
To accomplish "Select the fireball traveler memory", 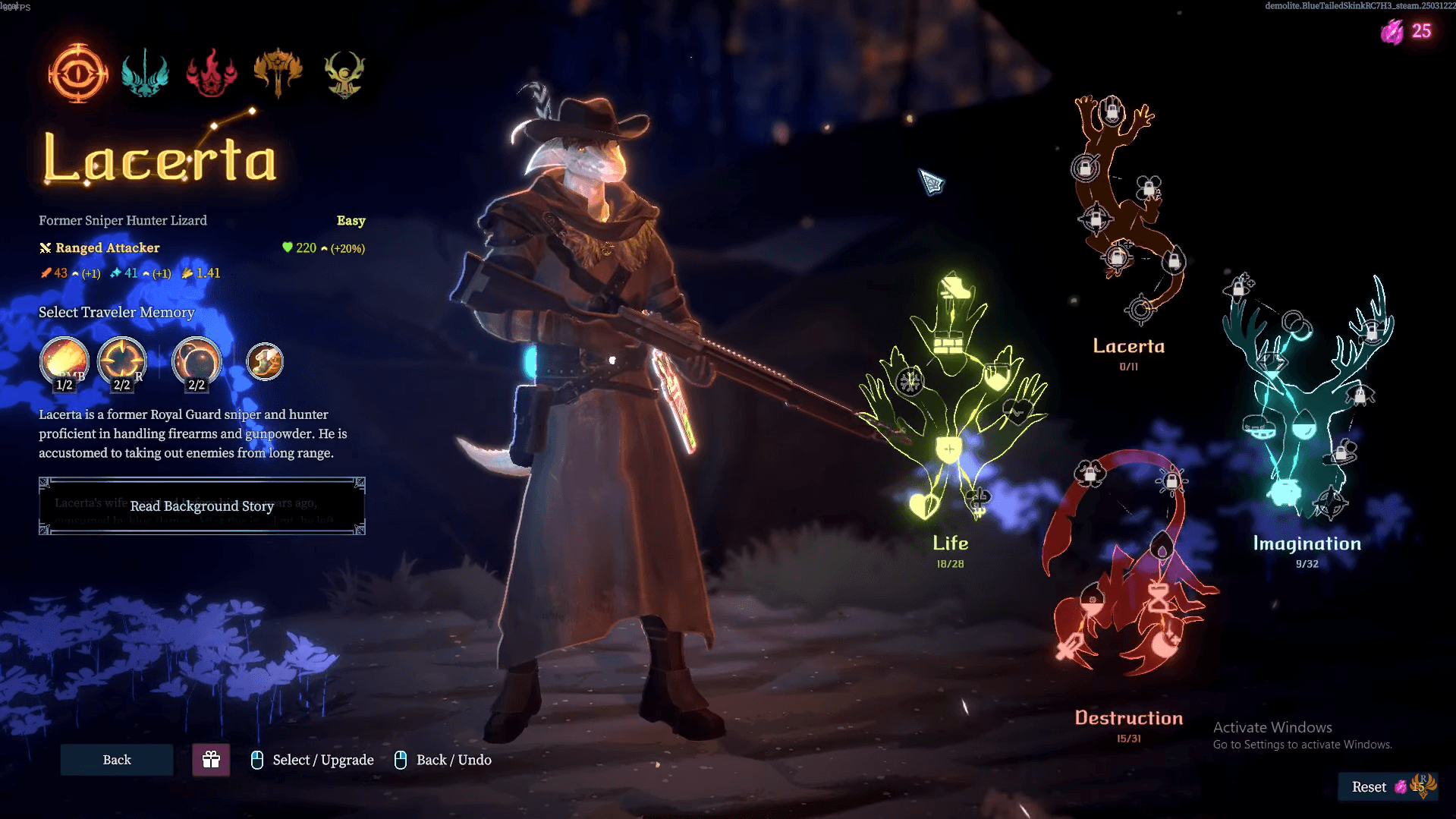I will (x=64, y=362).
